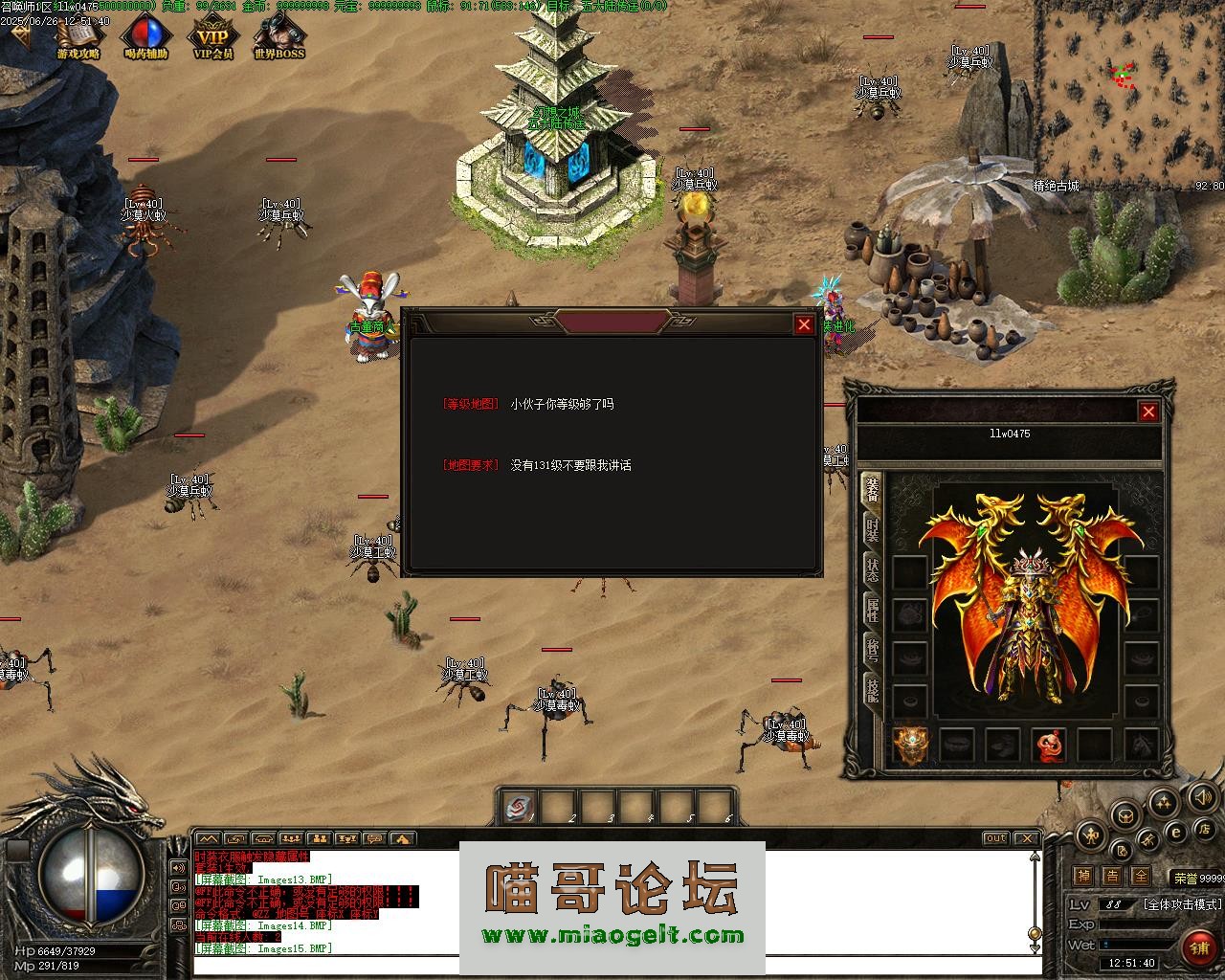Close the character equipment panel
This screenshot has height=980, width=1225.
[1148, 412]
